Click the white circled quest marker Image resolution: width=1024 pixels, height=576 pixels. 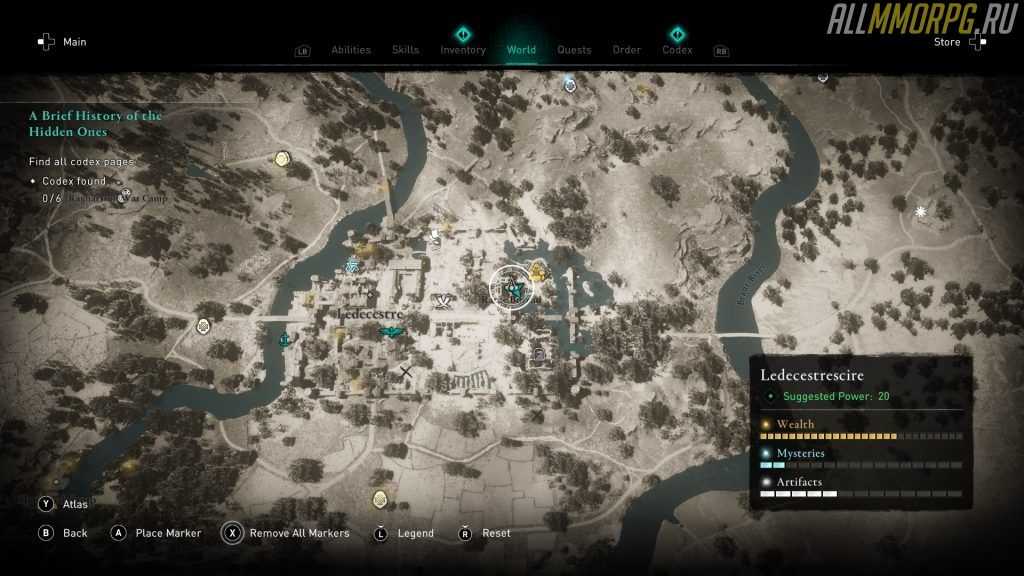coord(512,288)
